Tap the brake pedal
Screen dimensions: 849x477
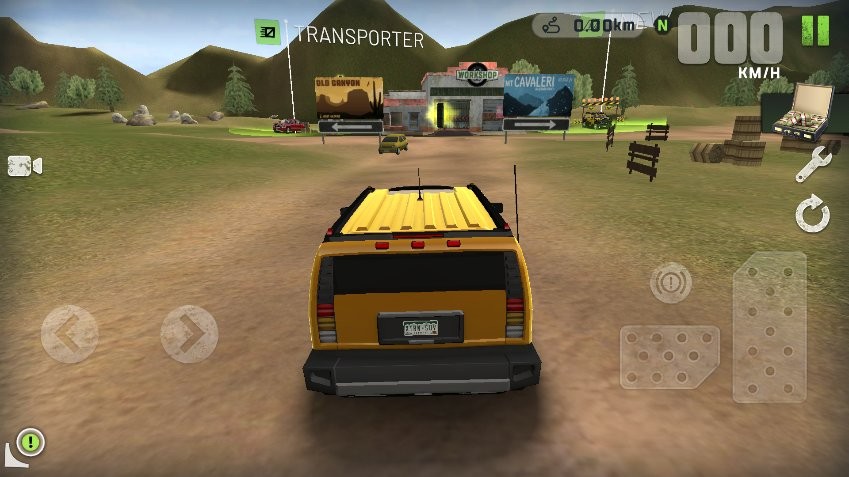tap(669, 356)
